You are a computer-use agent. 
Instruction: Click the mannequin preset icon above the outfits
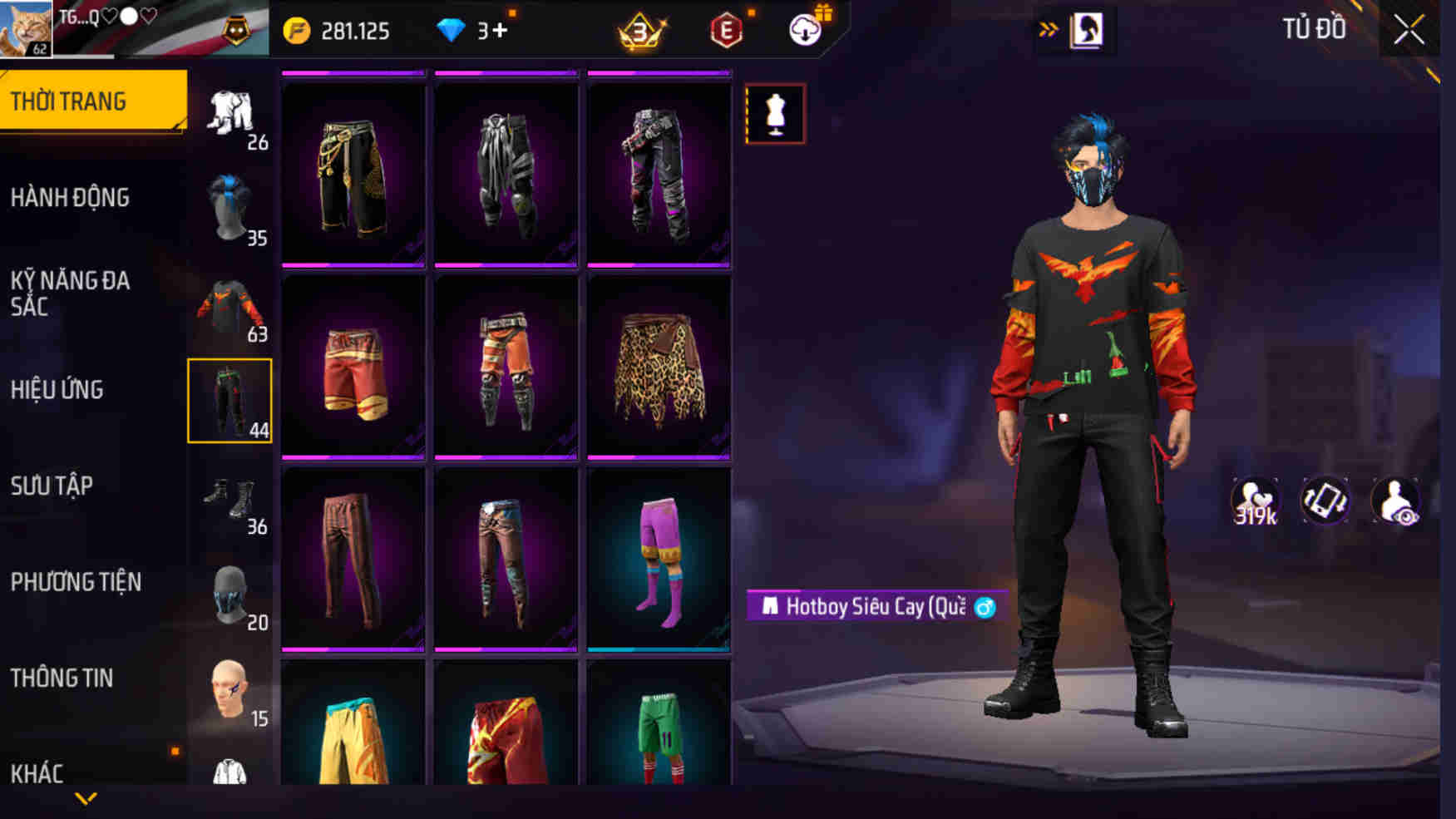[775, 114]
